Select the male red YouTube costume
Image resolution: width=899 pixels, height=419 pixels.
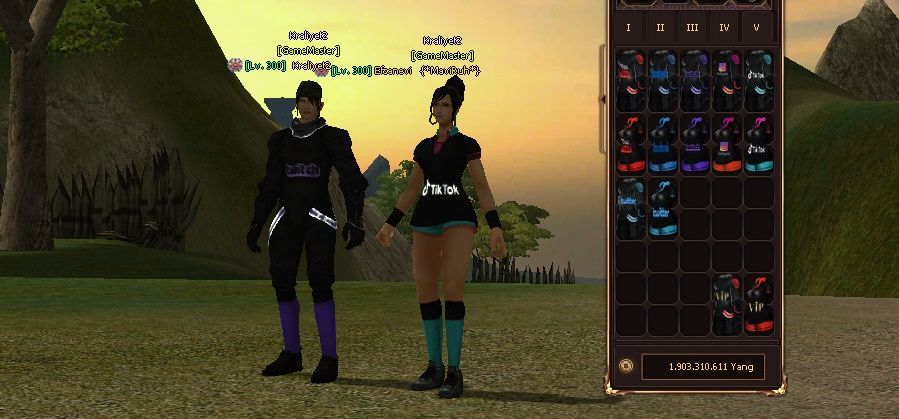point(629,81)
